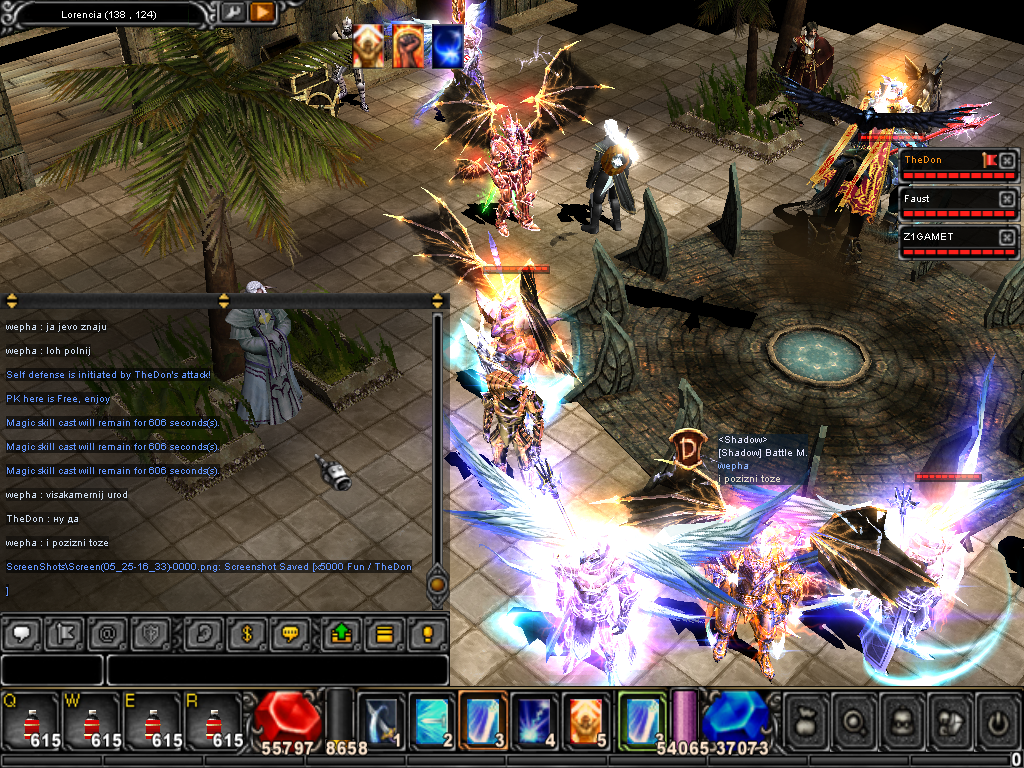The height and width of the screenshot is (768, 1024).
Task: Activate skill slot 5 orange buff skill
Action: coord(586,720)
